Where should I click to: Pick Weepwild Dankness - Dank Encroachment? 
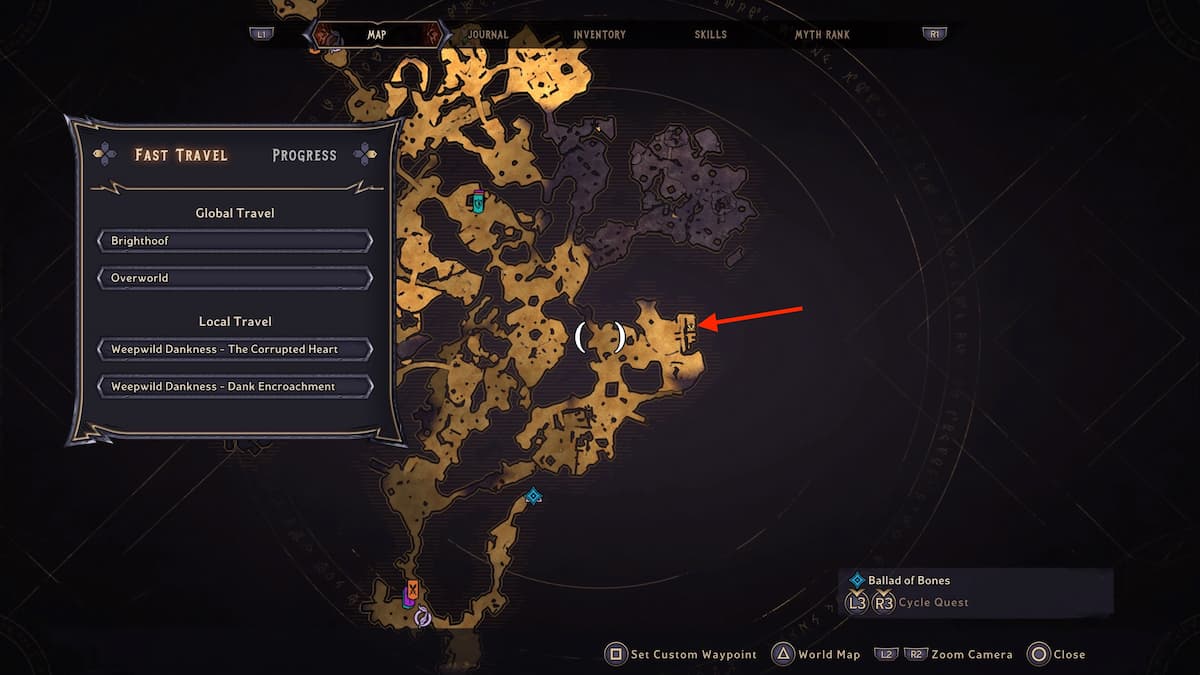coord(235,386)
